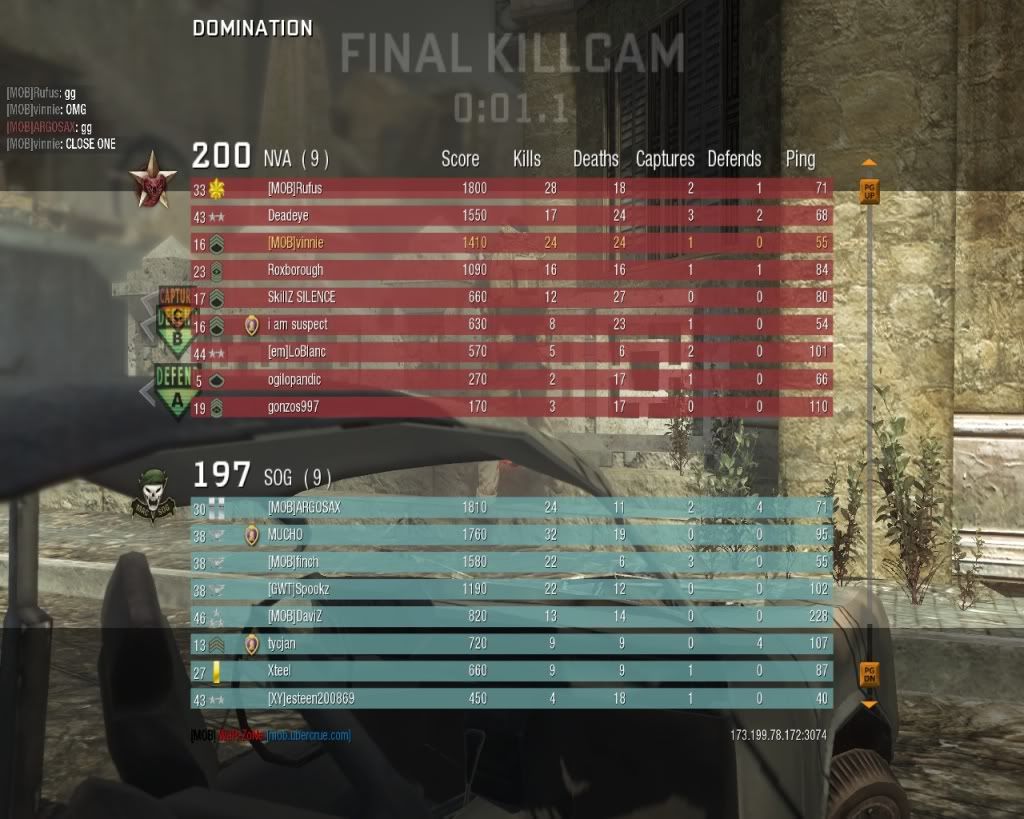Viewport: 1024px width, 819px height.
Task: Select the Xteel player row
Action: click(x=511, y=672)
